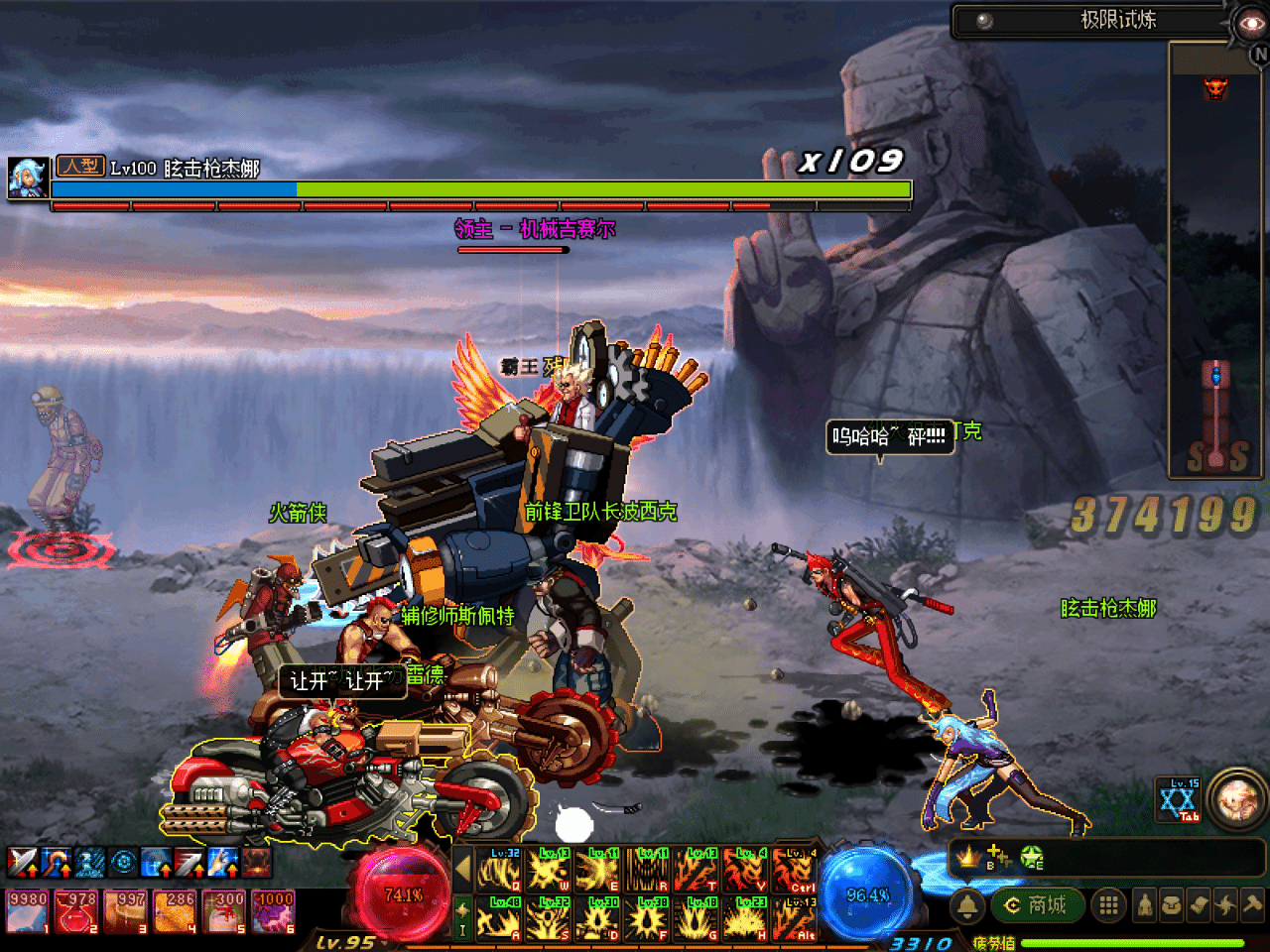Activate the Lv.13 skill on the Alt key
Screen dimensions: 1270x952
click(x=795, y=918)
